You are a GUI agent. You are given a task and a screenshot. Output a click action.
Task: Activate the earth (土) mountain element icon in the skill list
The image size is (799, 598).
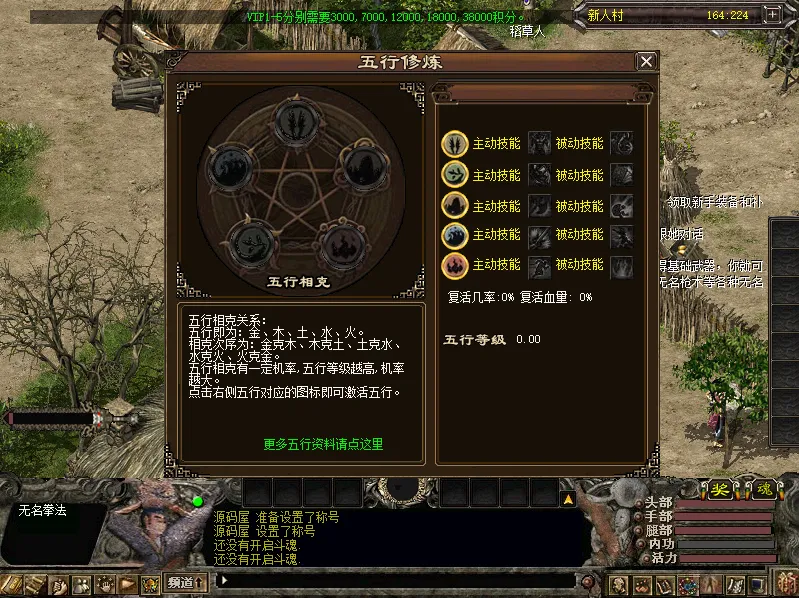455,206
